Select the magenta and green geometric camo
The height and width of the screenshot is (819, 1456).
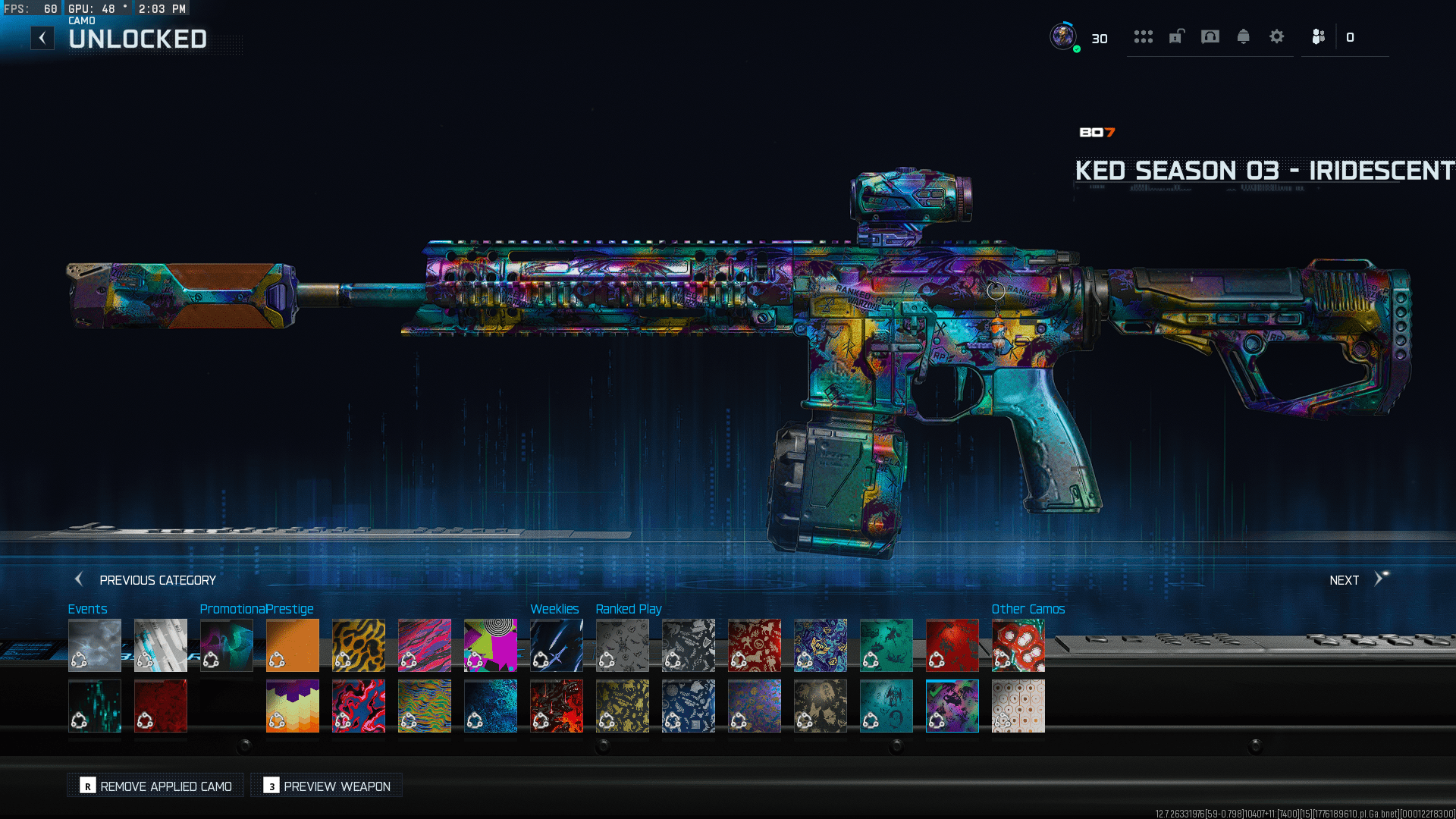tap(491, 645)
